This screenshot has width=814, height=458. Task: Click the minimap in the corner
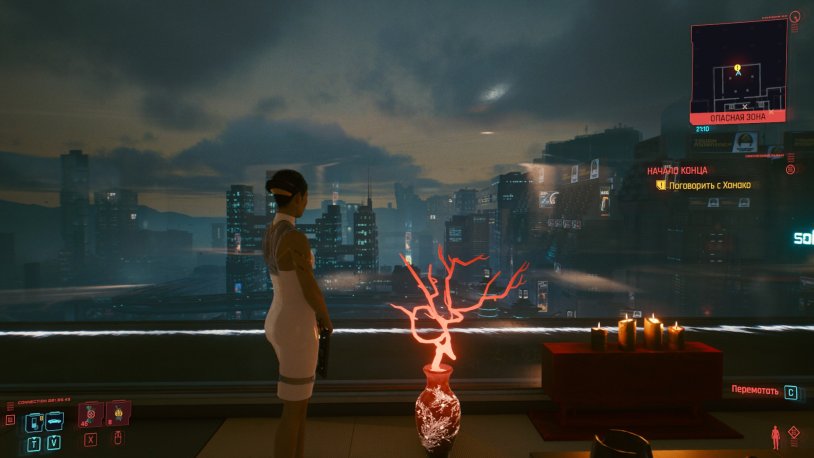737,66
